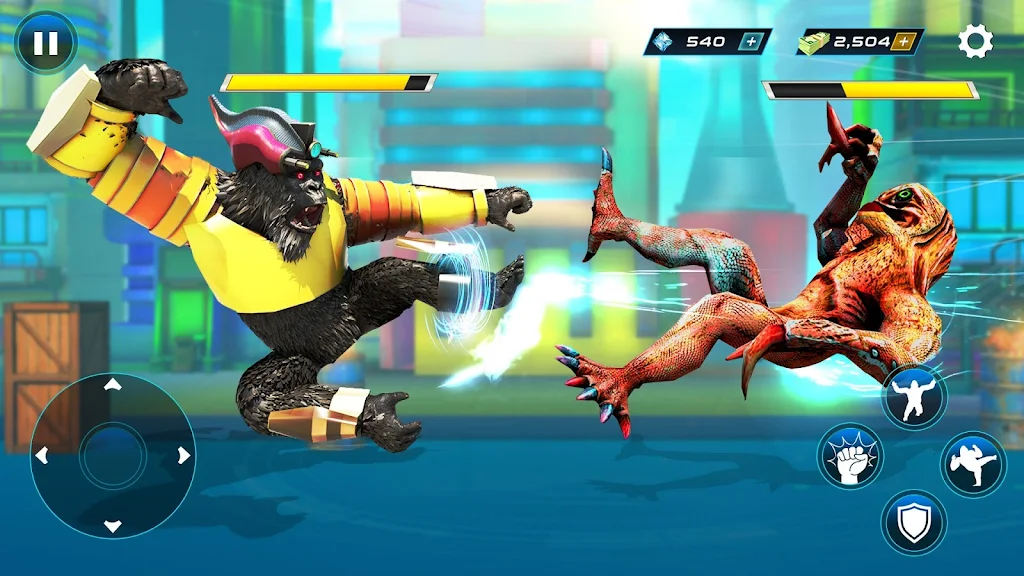Activate the punch fist attack

point(850,457)
